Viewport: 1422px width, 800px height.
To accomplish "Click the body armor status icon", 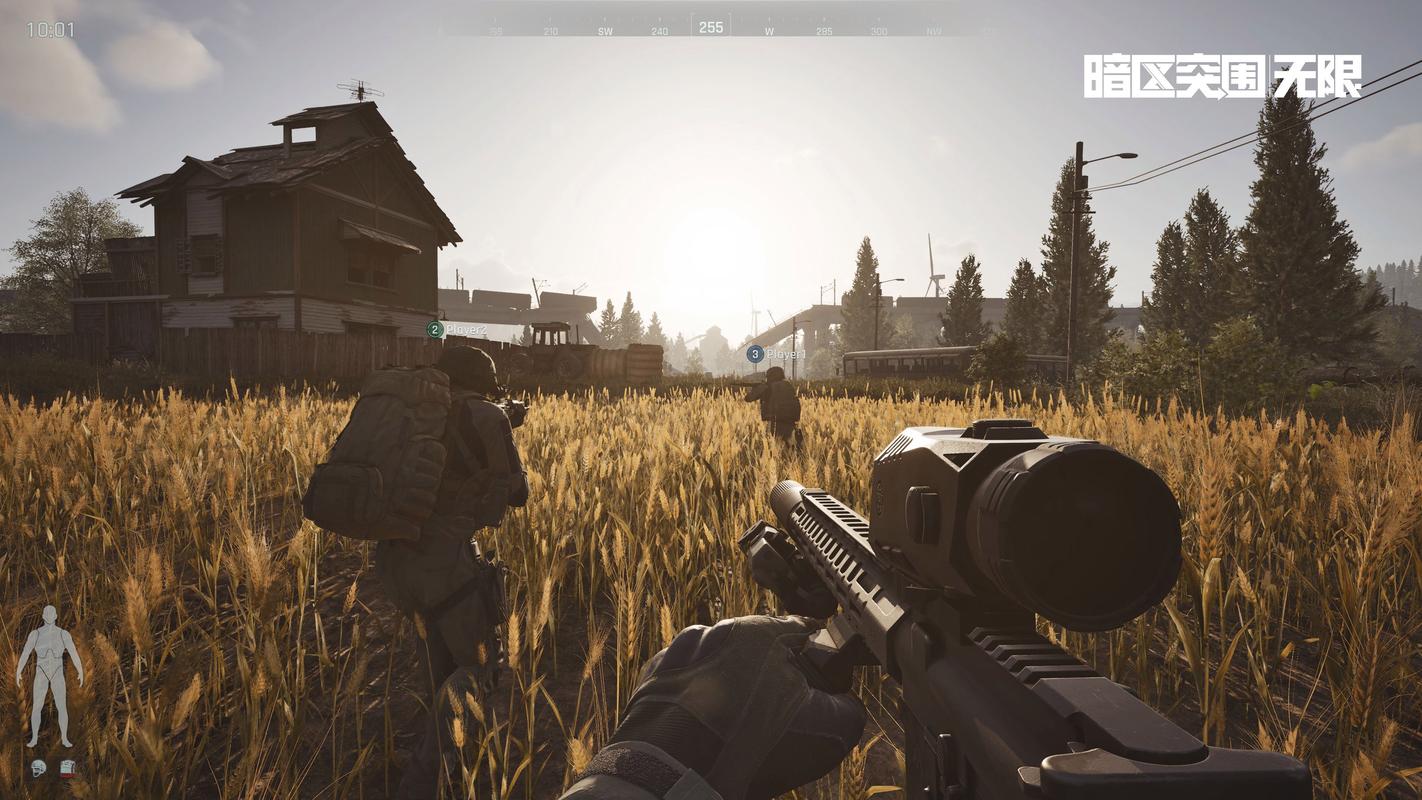I will pos(67,768).
